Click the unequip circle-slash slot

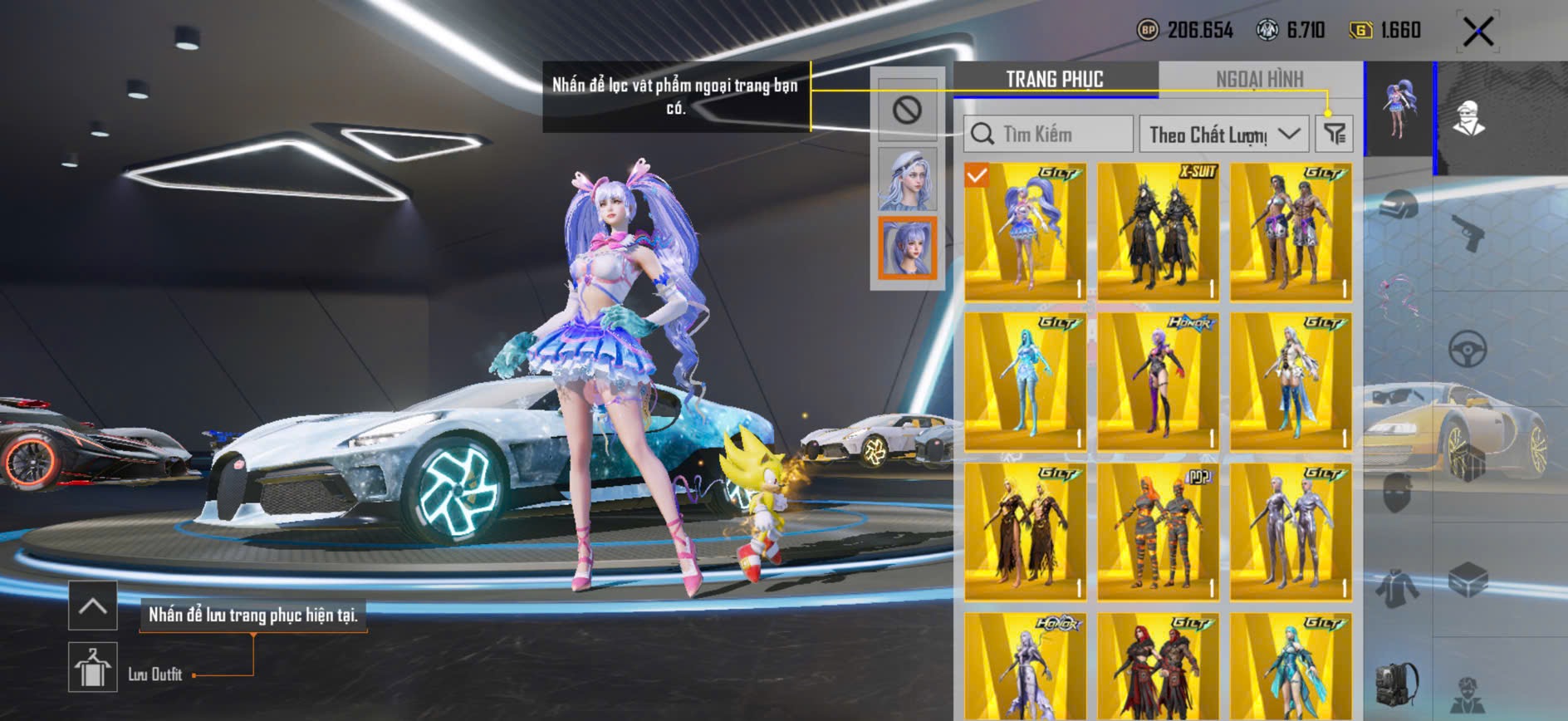click(x=907, y=110)
